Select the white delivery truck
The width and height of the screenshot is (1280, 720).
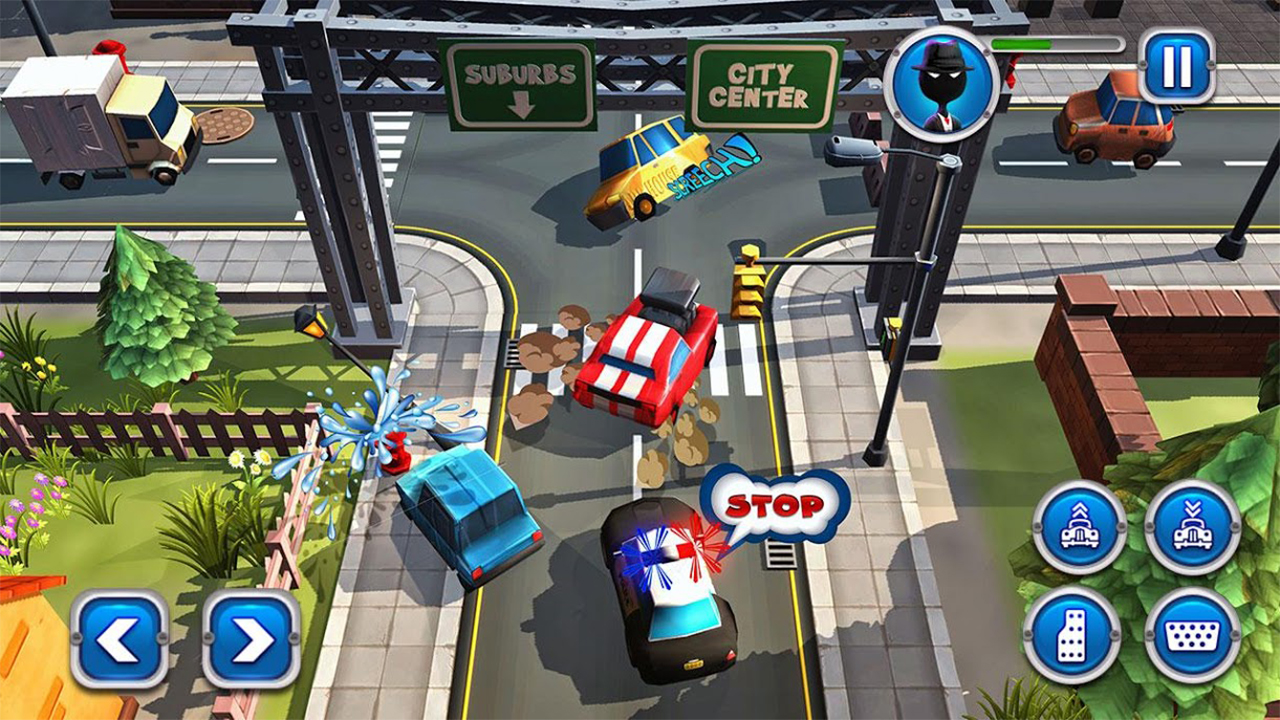coord(90,110)
